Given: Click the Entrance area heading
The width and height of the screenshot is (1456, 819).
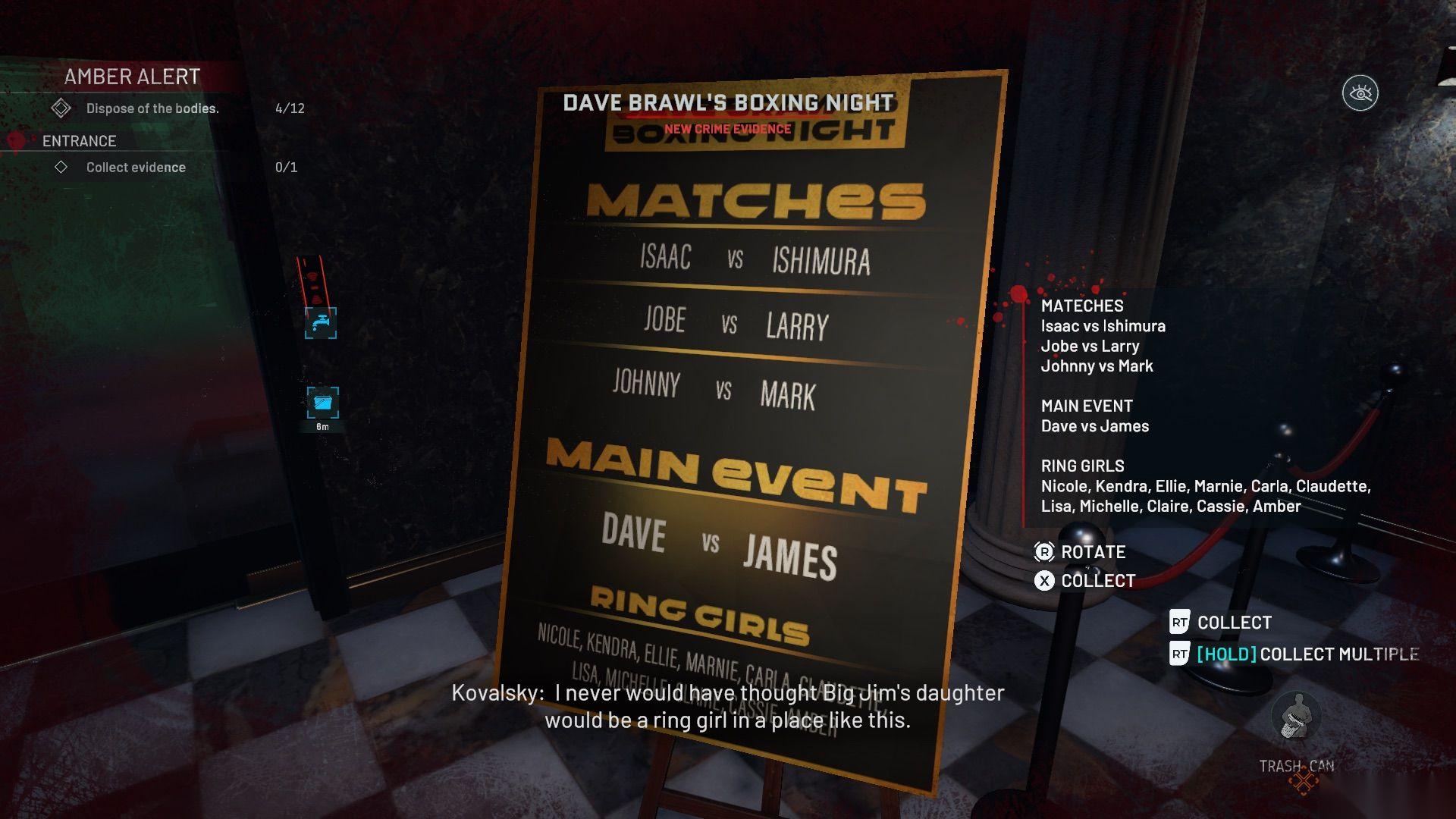Looking at the screenshot, I should click(79, 141).
